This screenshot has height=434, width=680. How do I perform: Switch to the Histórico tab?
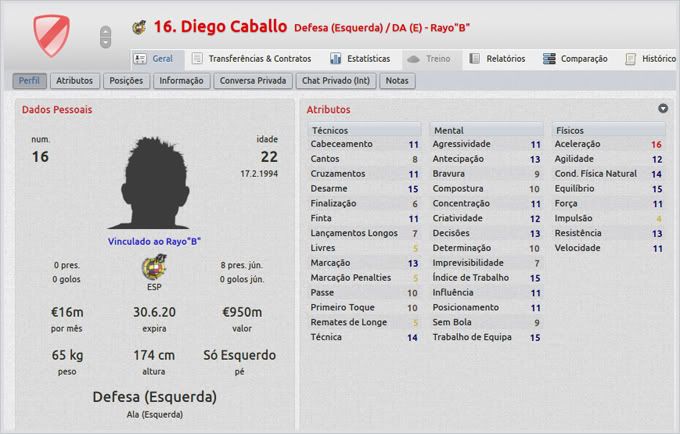pos(650,59)
